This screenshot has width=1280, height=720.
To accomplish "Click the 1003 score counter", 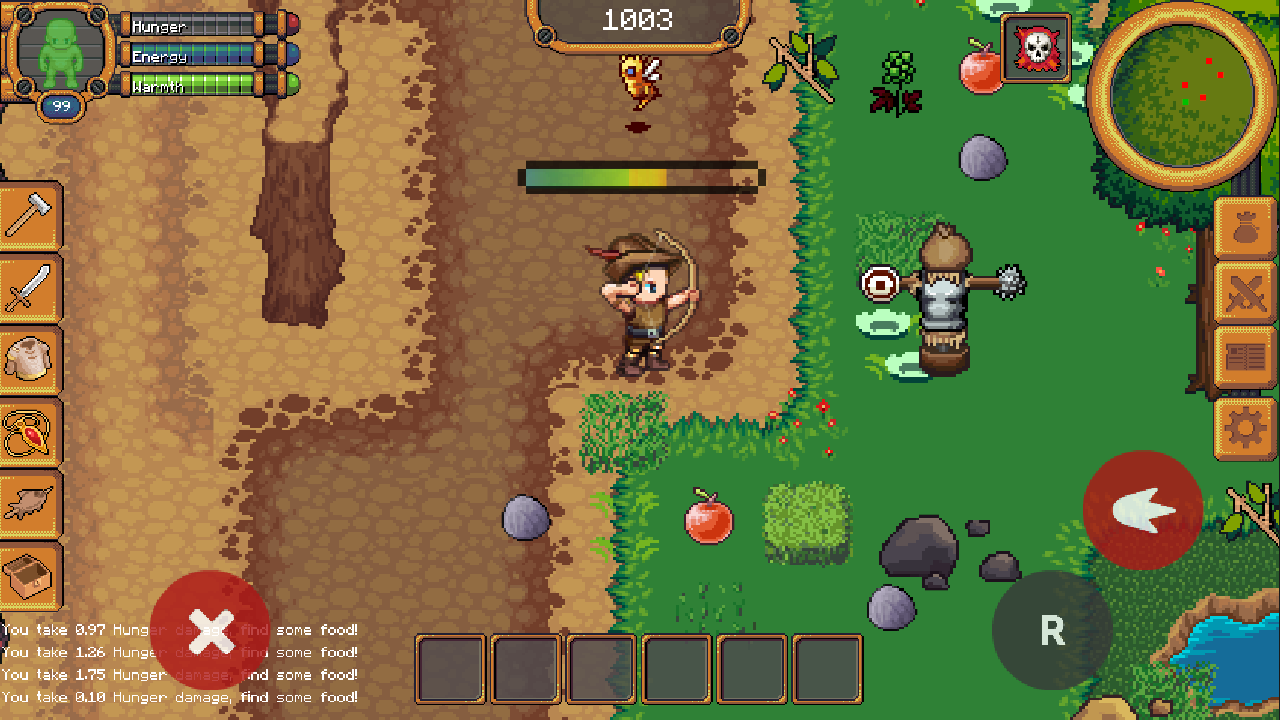I will [640, 18].
